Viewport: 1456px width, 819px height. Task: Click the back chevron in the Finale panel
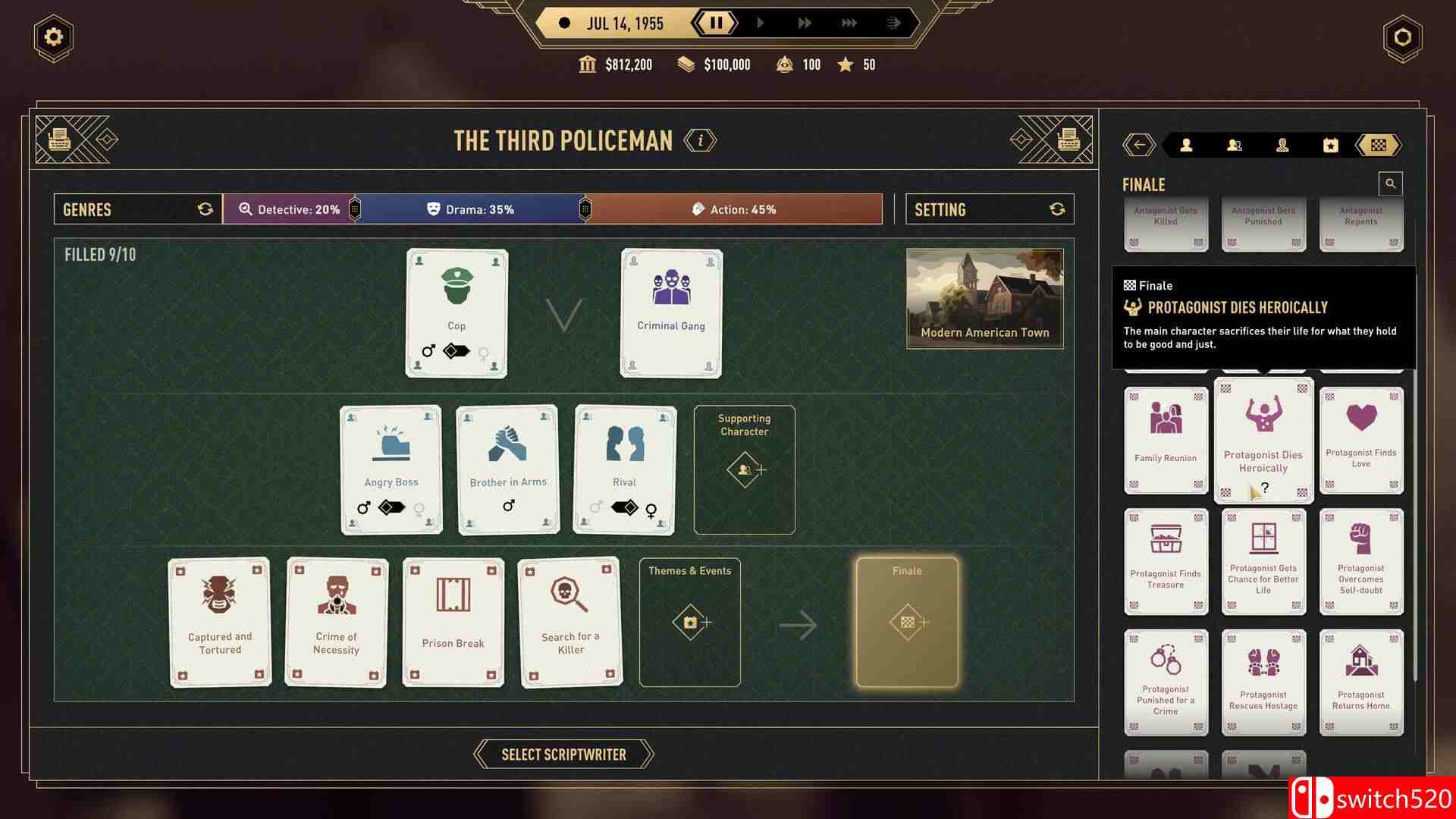coord(1137,144)
